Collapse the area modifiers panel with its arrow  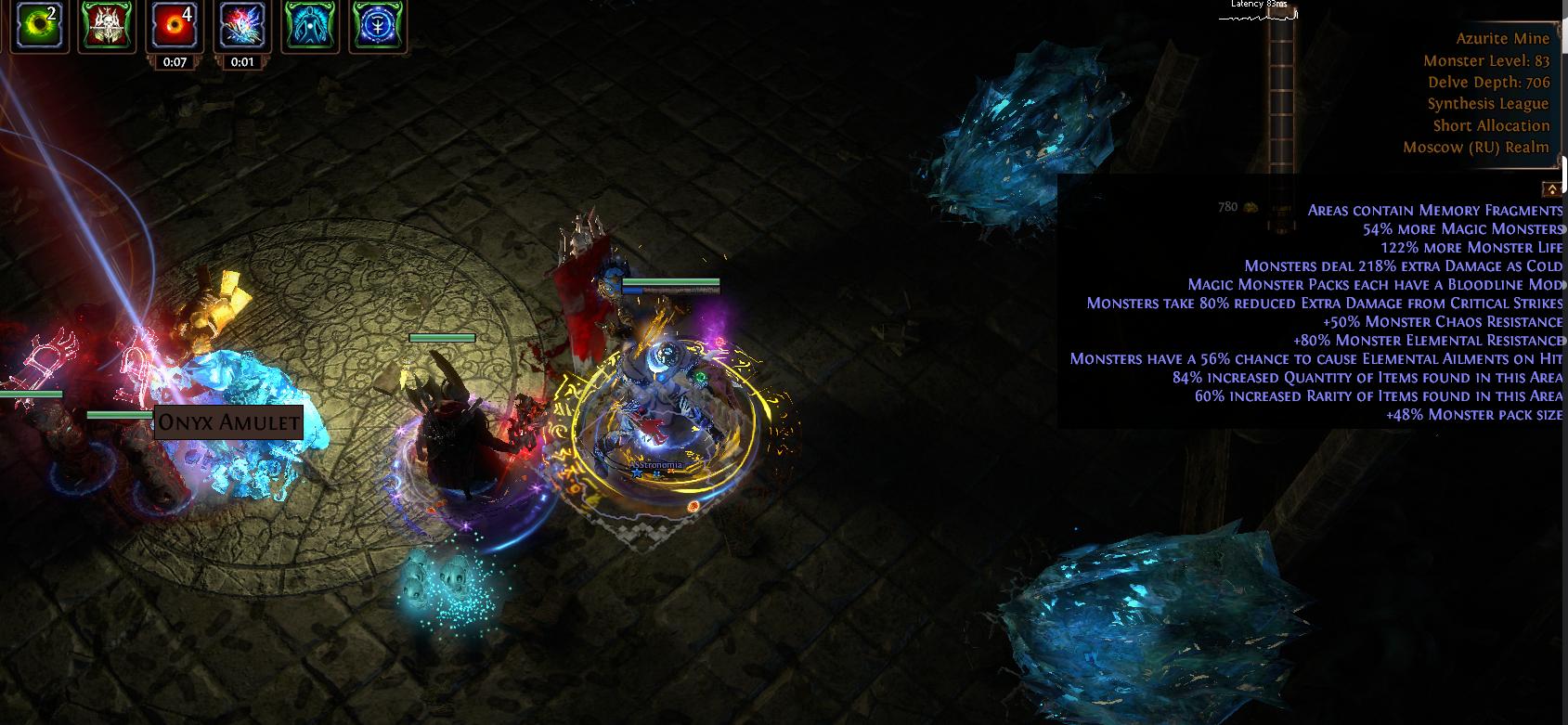click(1550, 188)
